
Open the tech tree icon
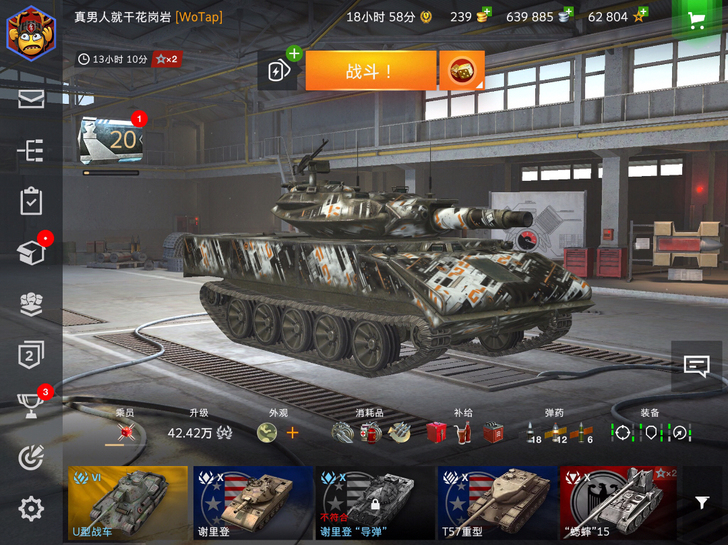[x=31, y=150]
